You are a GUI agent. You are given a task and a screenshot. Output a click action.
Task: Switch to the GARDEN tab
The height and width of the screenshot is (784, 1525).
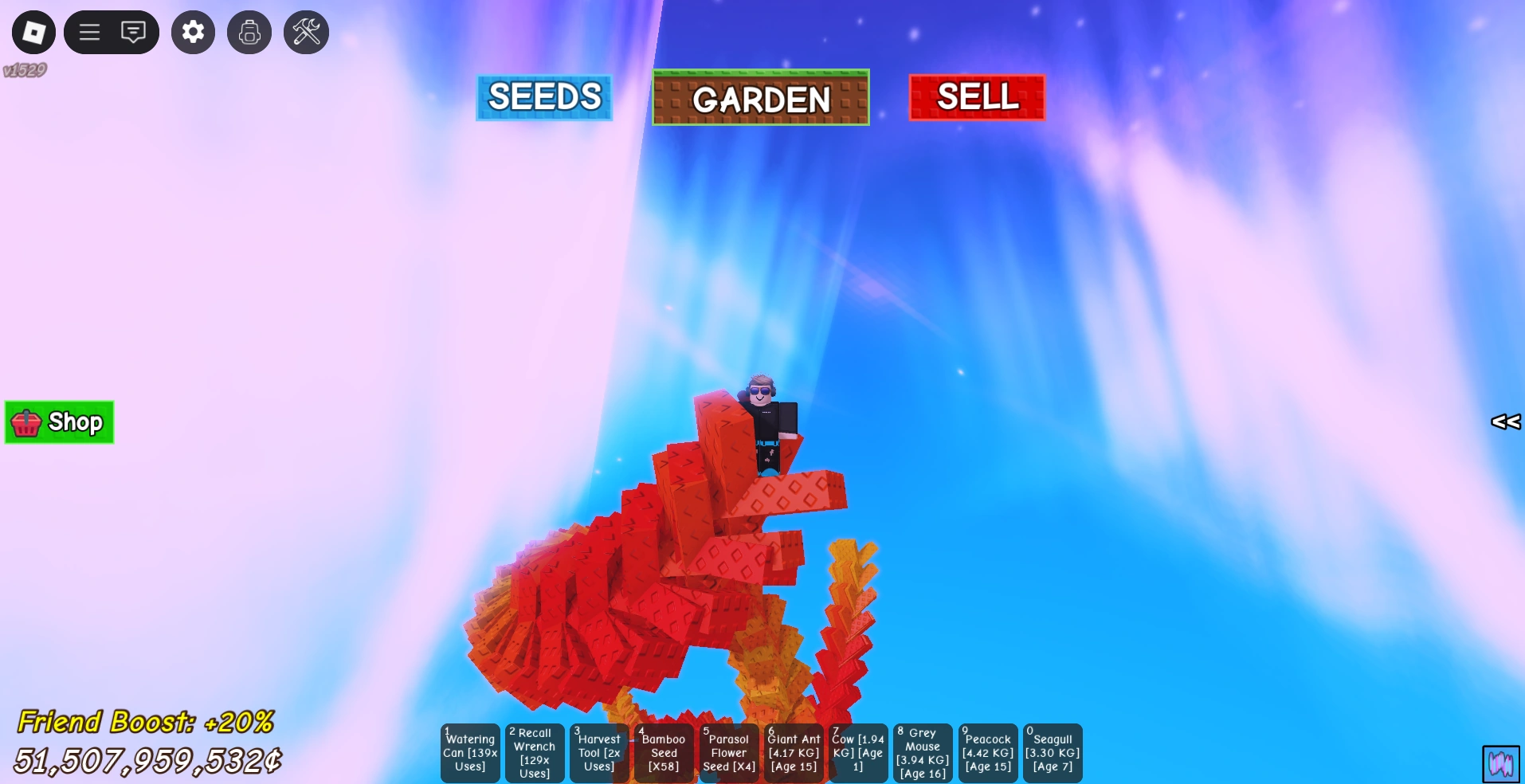pyautogui.click(x=759, y=99)
